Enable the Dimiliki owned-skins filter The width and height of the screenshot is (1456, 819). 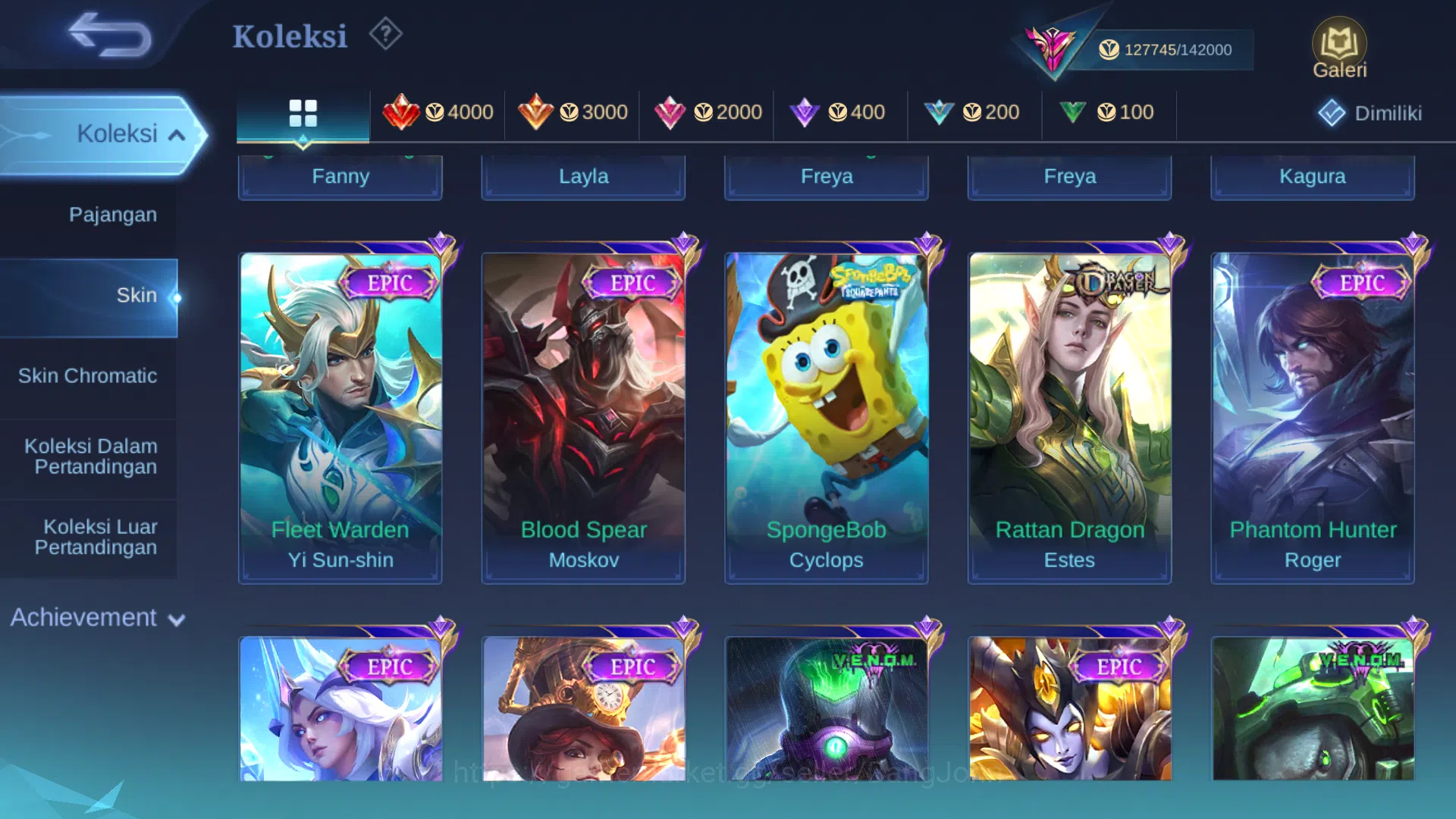click(x=1369, y=112)
